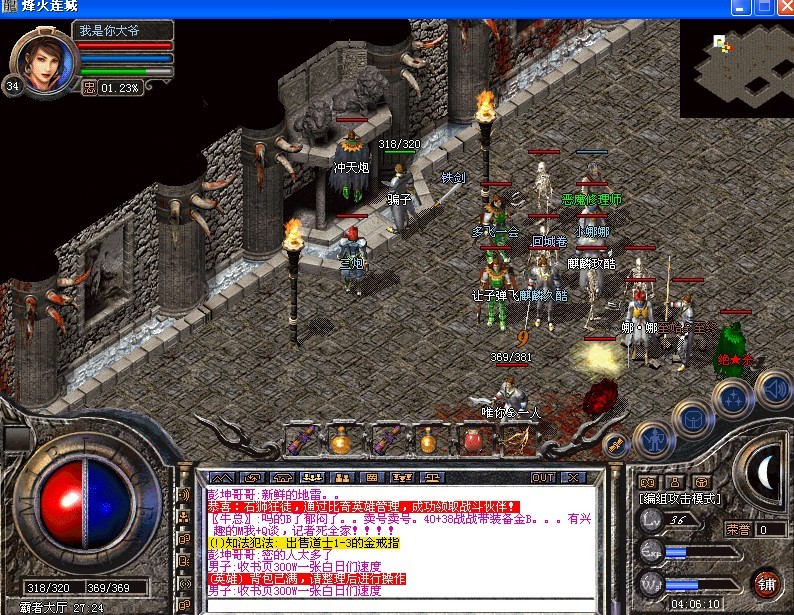
Task: Close the chat panel with the X button
Action: tap(574, 477)
